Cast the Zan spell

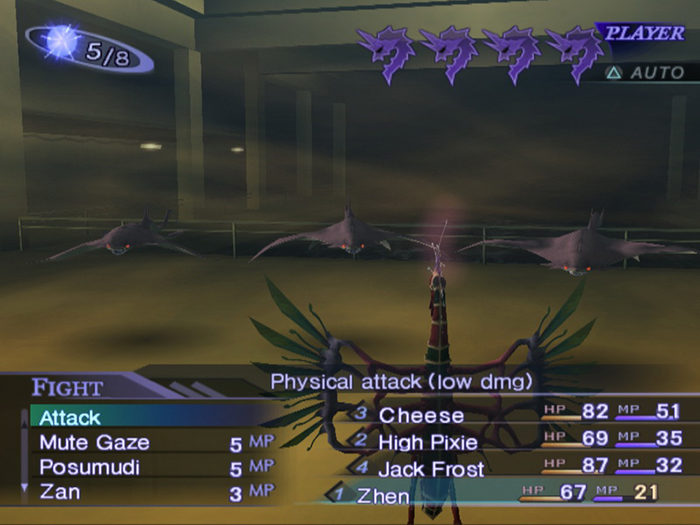coord(60,492)
